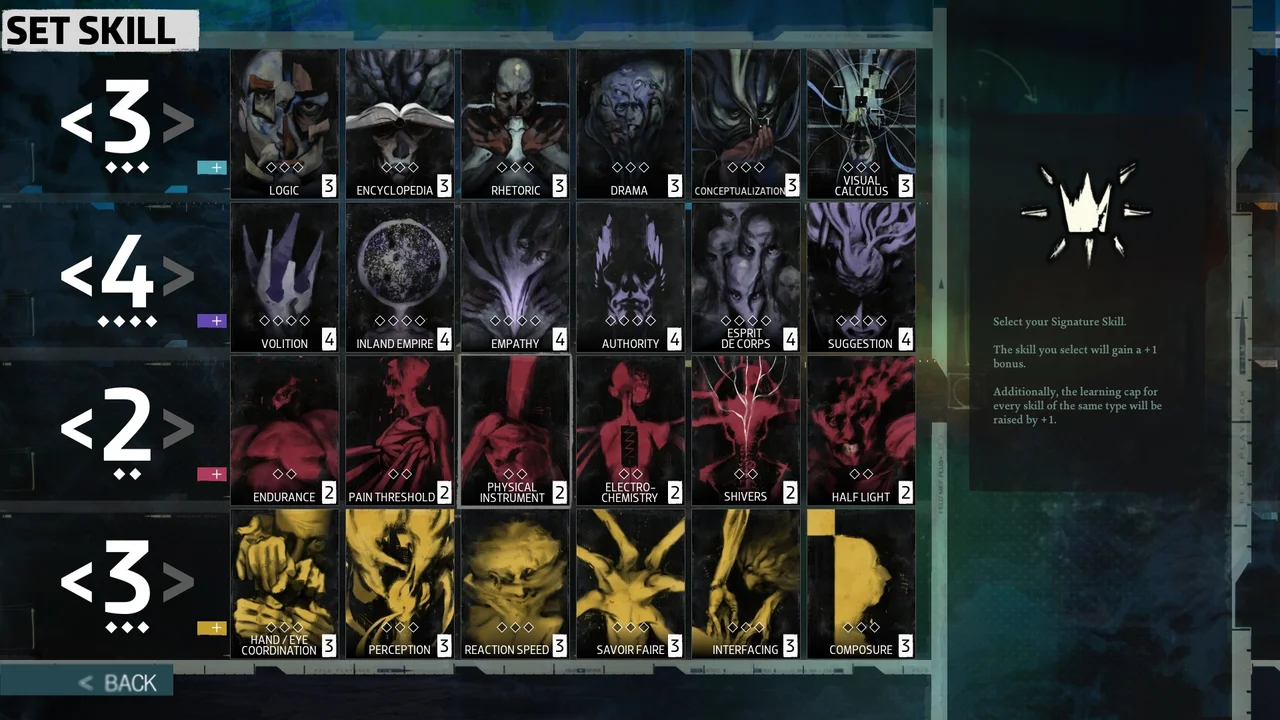Click the plus button beside Psyche row

click(211, 321)
